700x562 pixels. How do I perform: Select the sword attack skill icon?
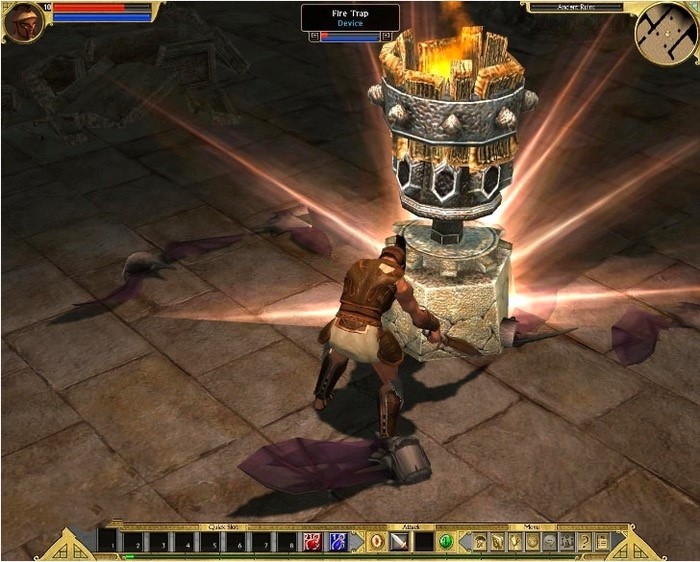(399, 541)
